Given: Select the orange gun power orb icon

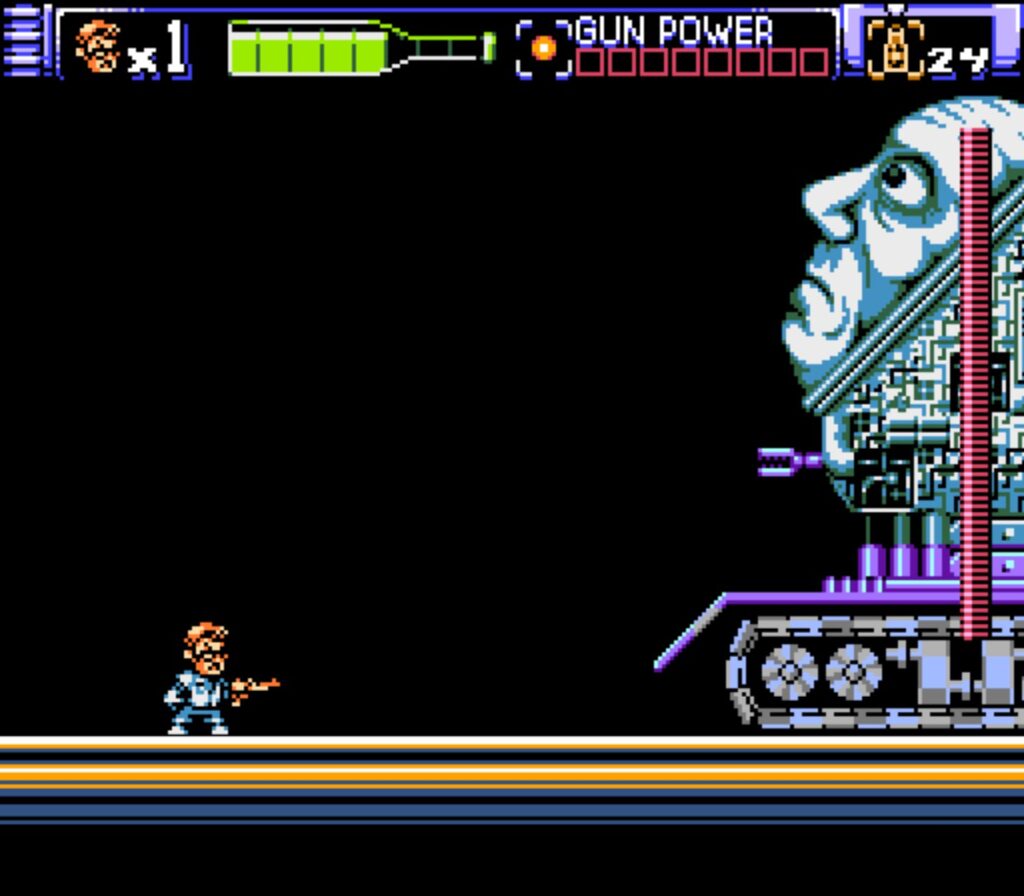Looking at the screenshot, I should click(x=544, y=48).
